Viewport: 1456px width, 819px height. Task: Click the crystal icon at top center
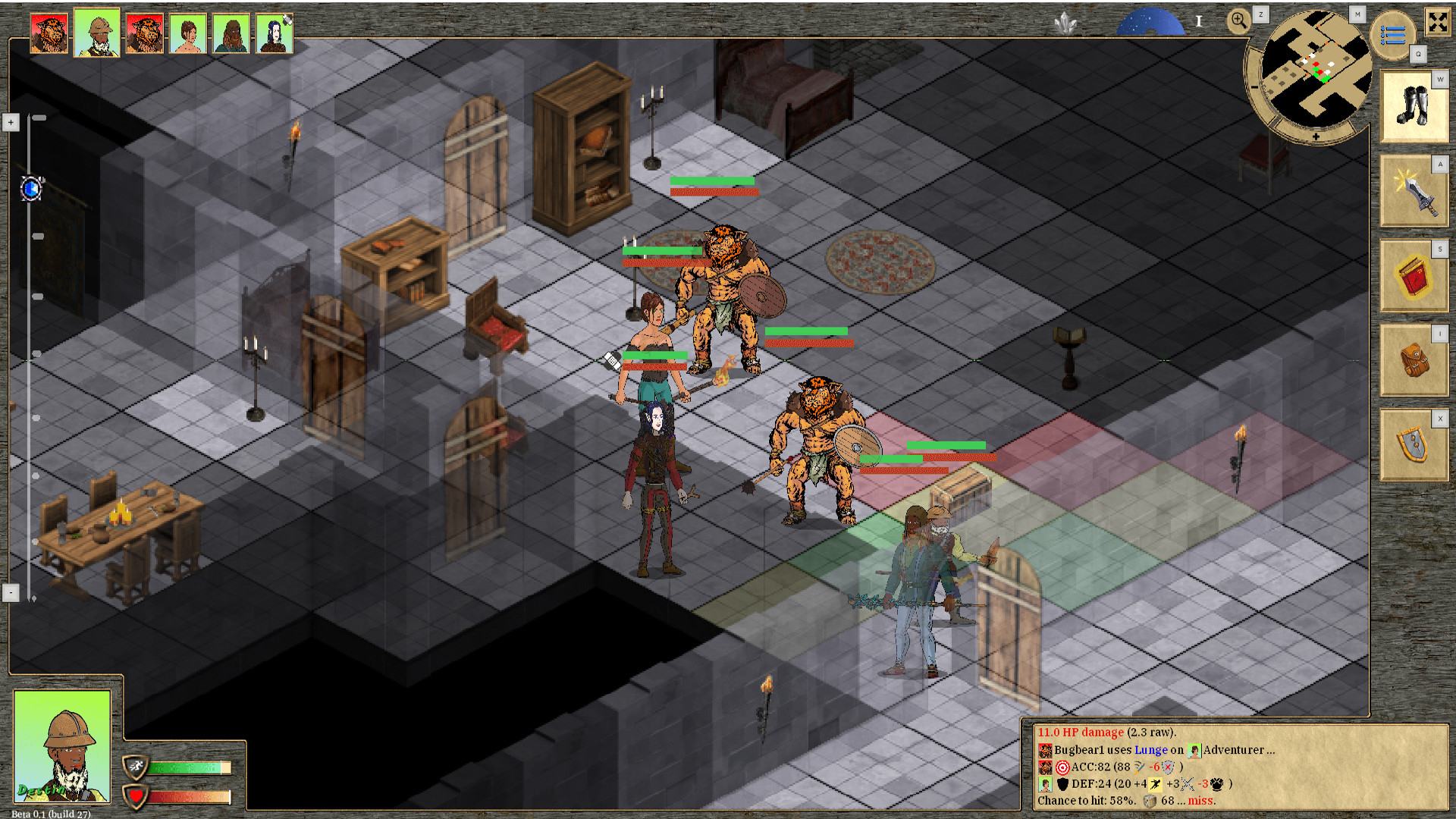pyautogui.click(x=1066, y=23)
